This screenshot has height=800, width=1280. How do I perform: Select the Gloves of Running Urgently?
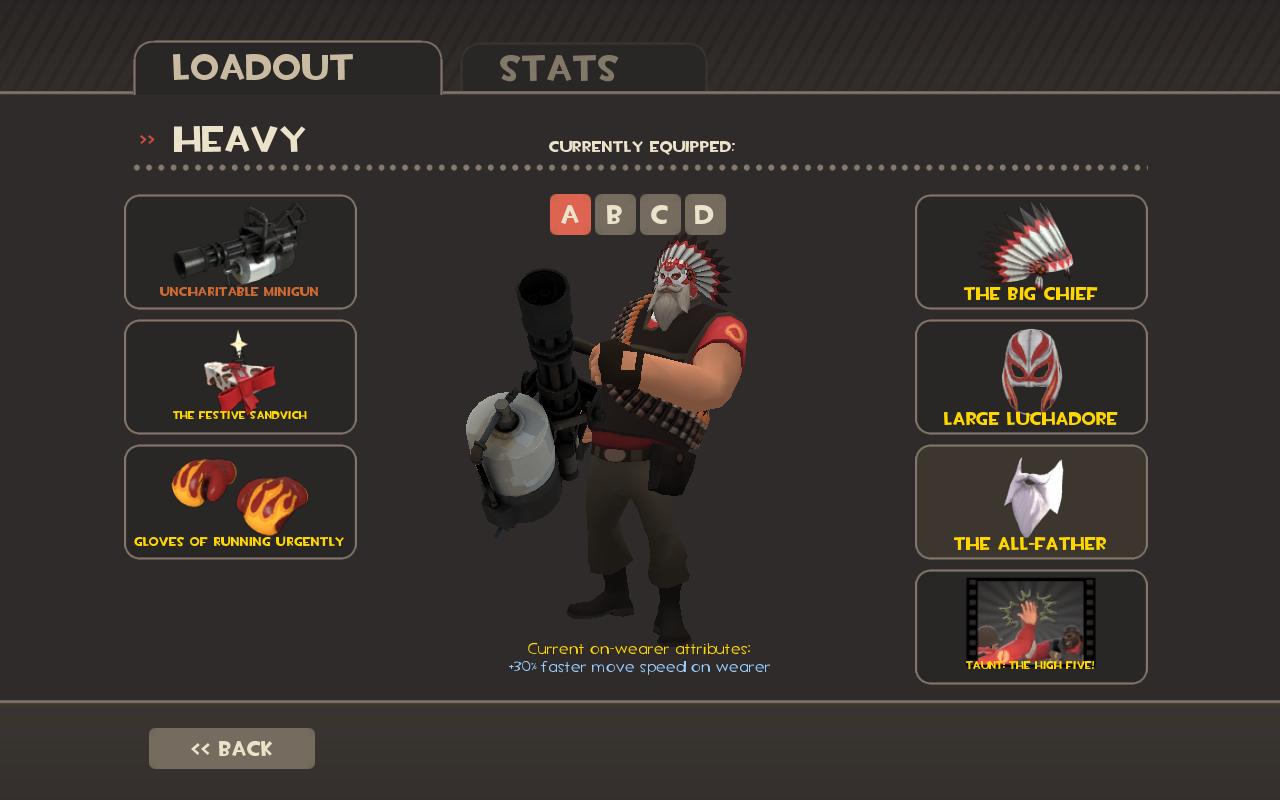(240, 502)
